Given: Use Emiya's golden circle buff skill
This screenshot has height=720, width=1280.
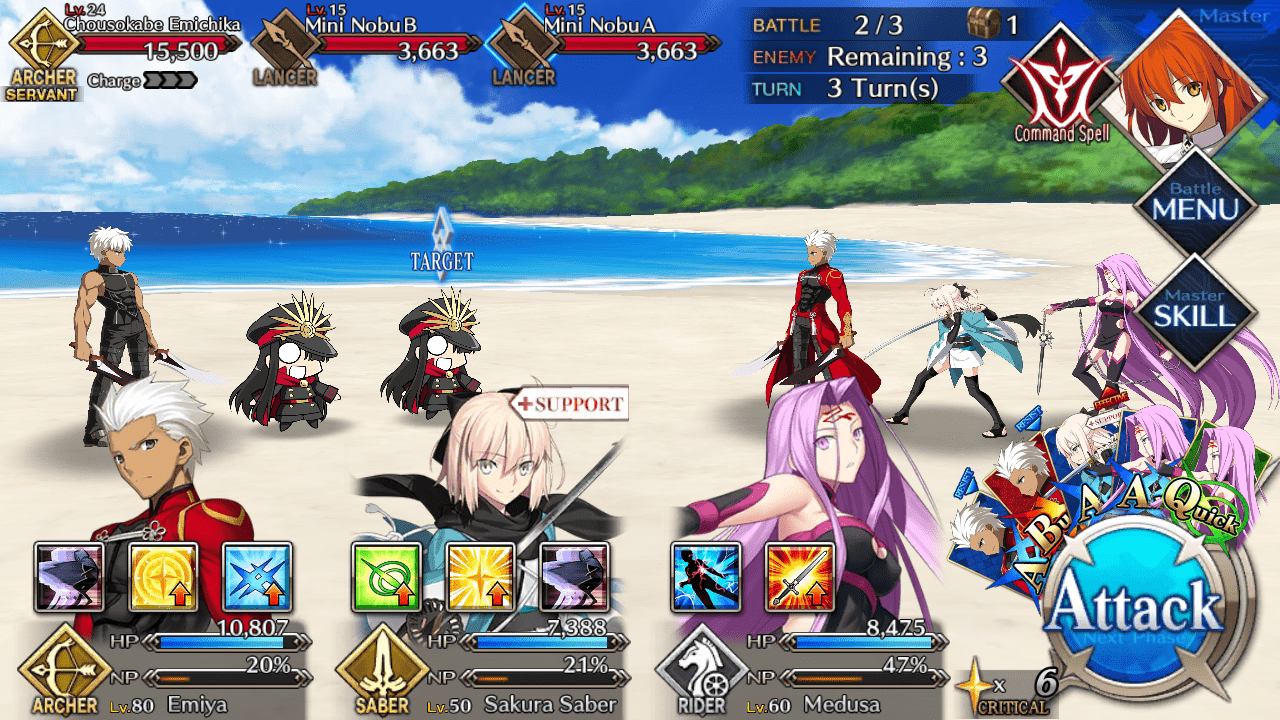Looking at the screenshot, I should point(163,577).
